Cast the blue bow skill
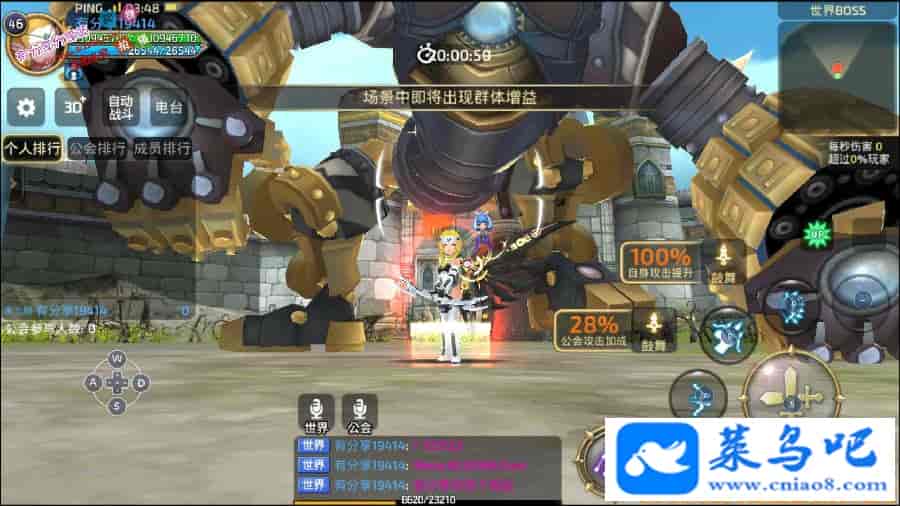 click(x=698, y=395)
